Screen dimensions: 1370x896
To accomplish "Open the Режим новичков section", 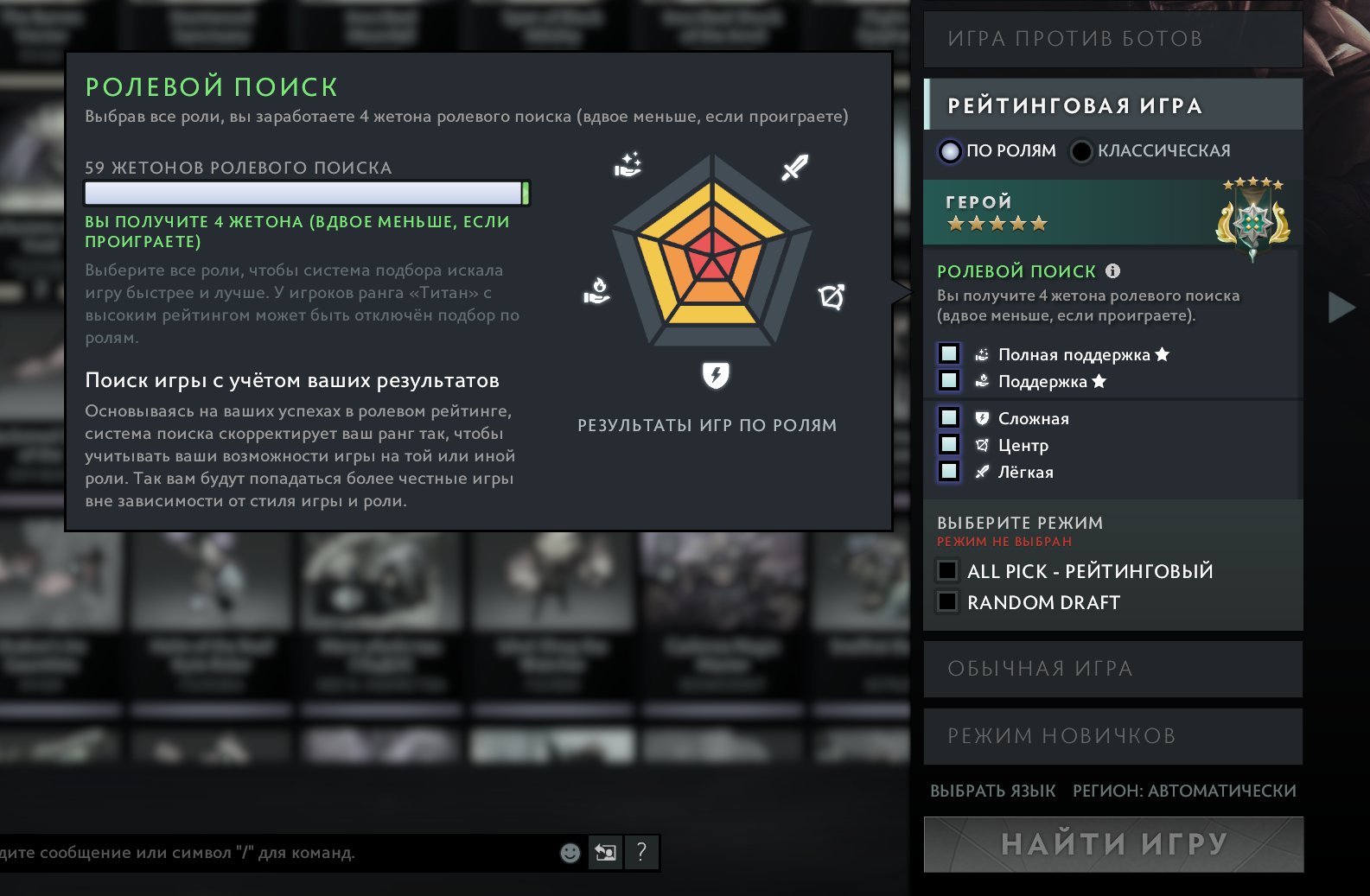I will click(x=1112, y=736).
